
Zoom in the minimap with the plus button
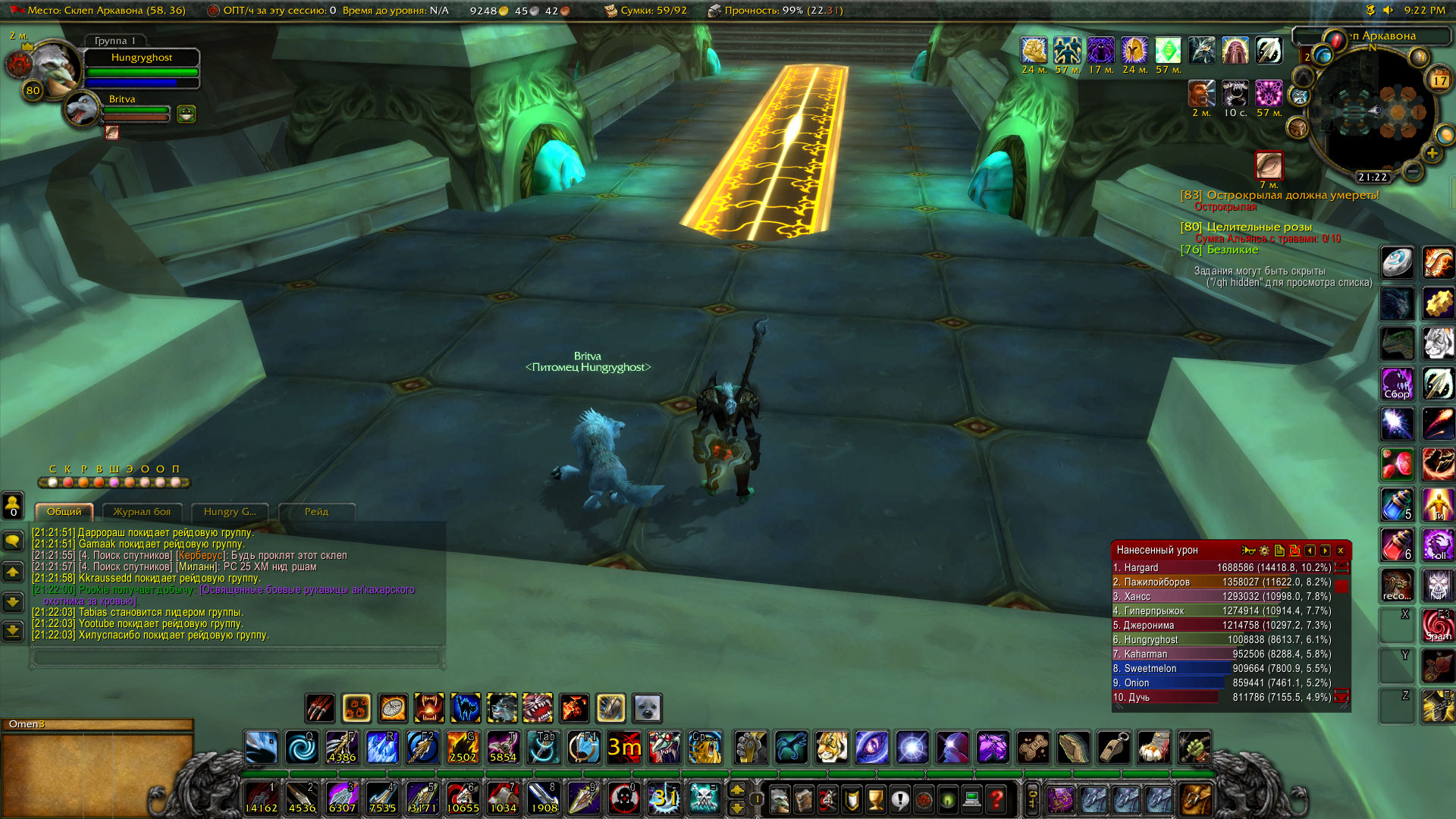[1432, 153]
